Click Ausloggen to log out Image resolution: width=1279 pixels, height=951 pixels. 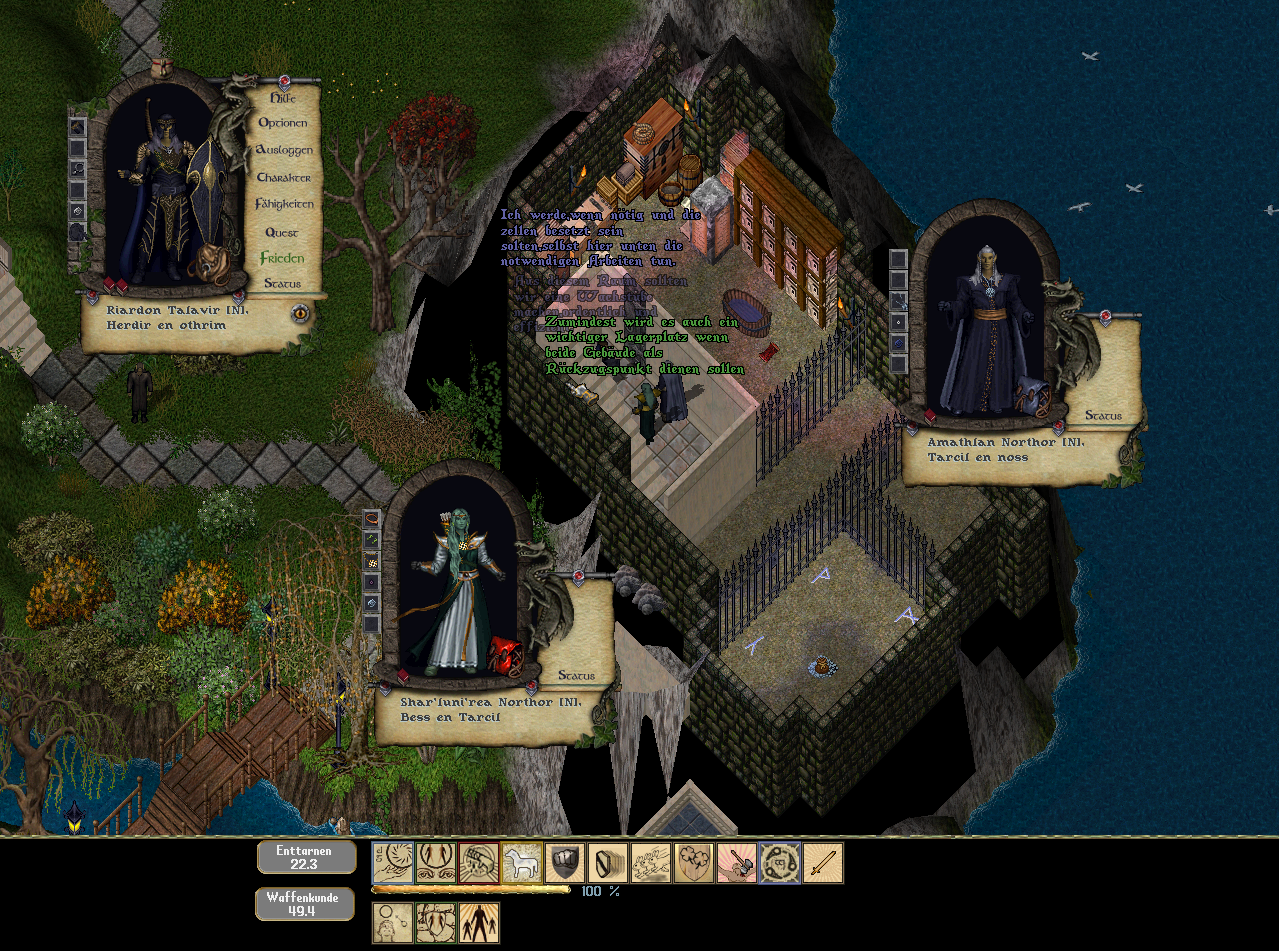click(x=284, y=150)
